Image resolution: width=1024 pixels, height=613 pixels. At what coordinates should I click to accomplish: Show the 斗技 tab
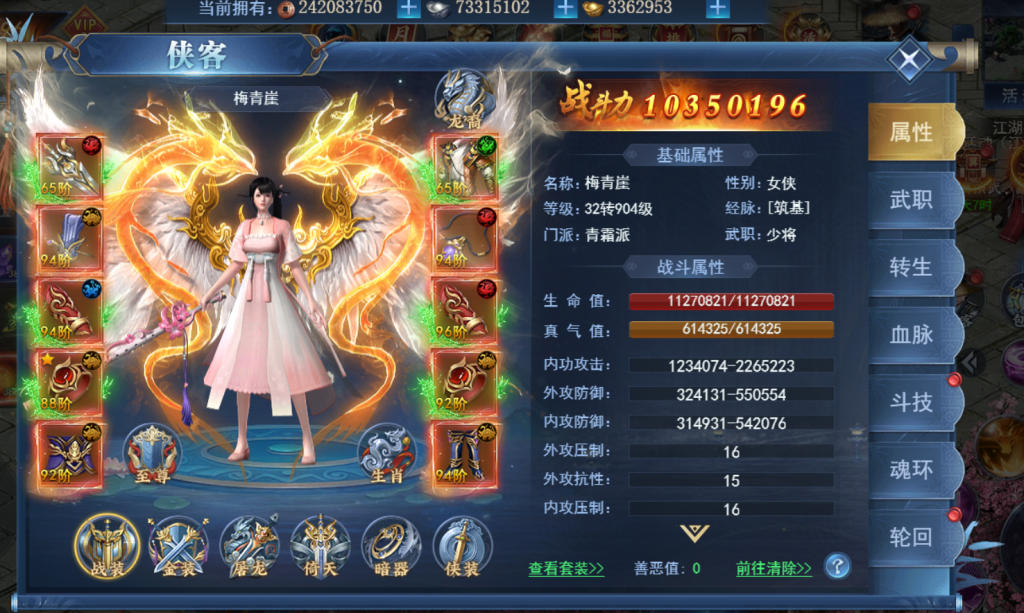911,402
